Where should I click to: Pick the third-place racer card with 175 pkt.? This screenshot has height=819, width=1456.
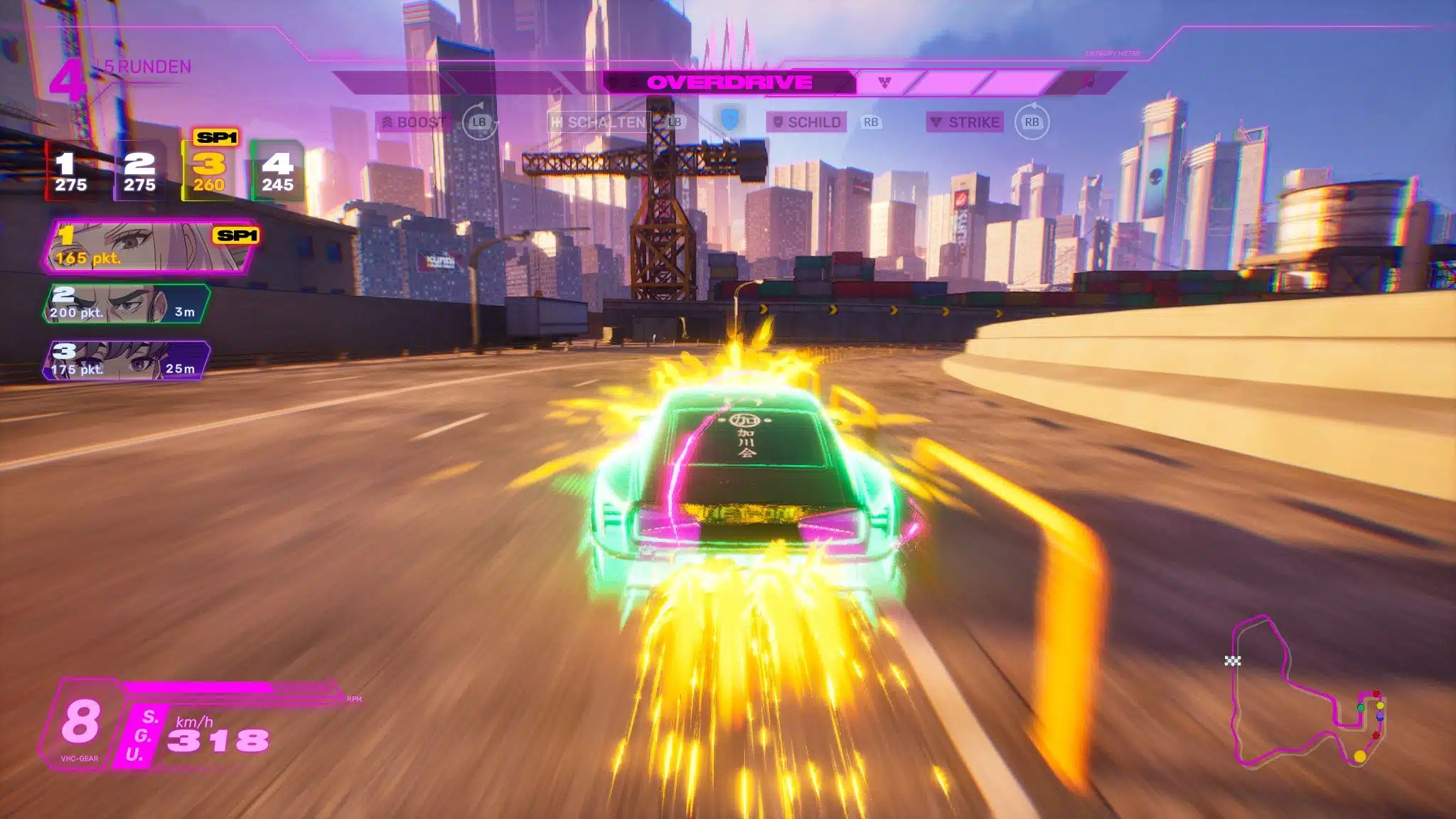click(127, 361)
